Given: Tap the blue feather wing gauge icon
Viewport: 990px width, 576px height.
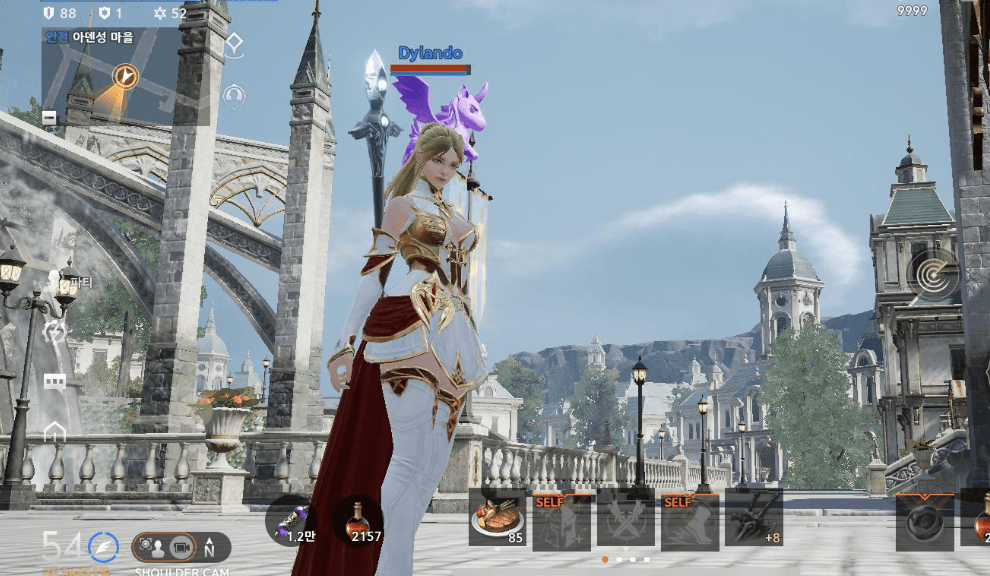Looking at the screenshot, I should 103,547.
